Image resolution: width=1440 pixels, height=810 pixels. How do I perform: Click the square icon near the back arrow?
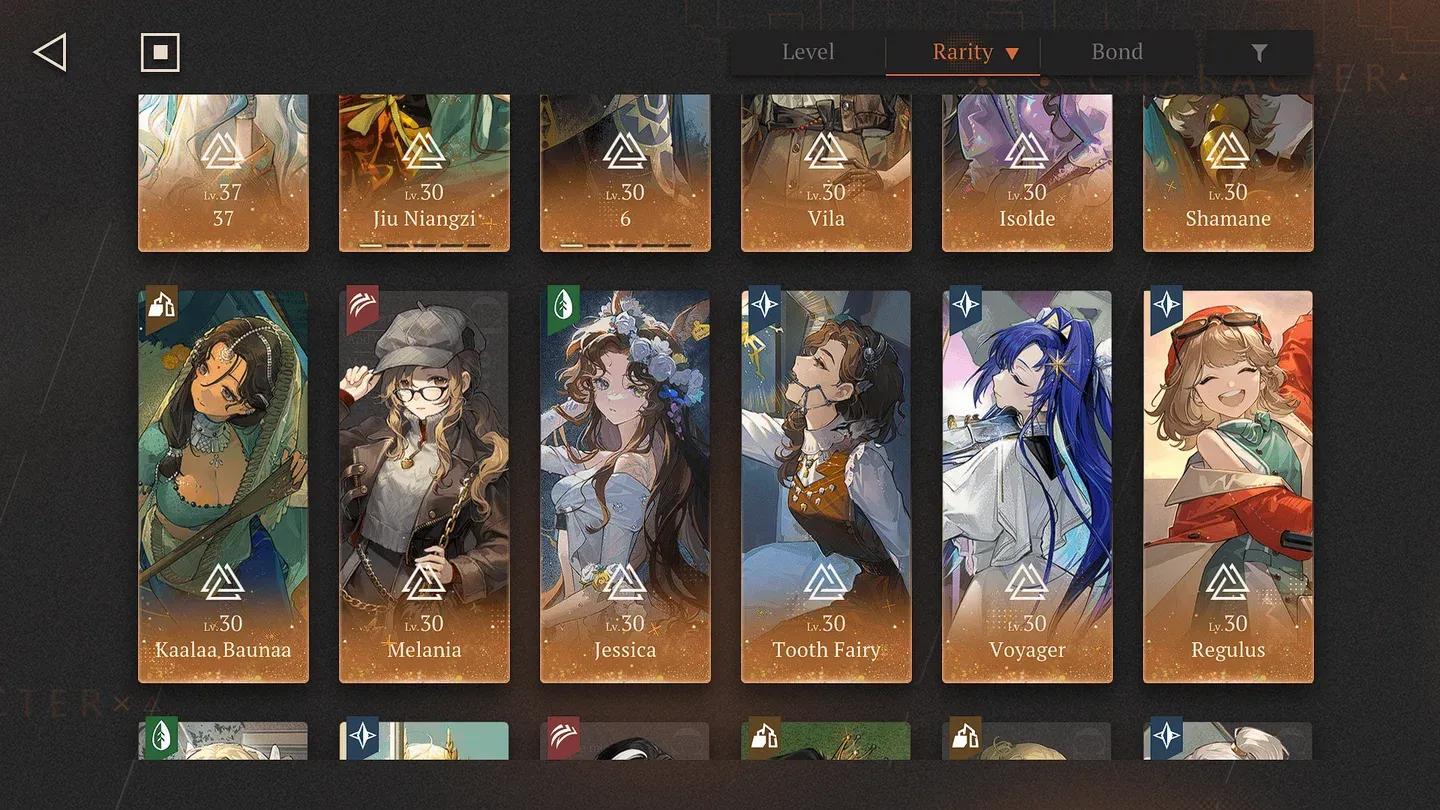tap(160, 52)
